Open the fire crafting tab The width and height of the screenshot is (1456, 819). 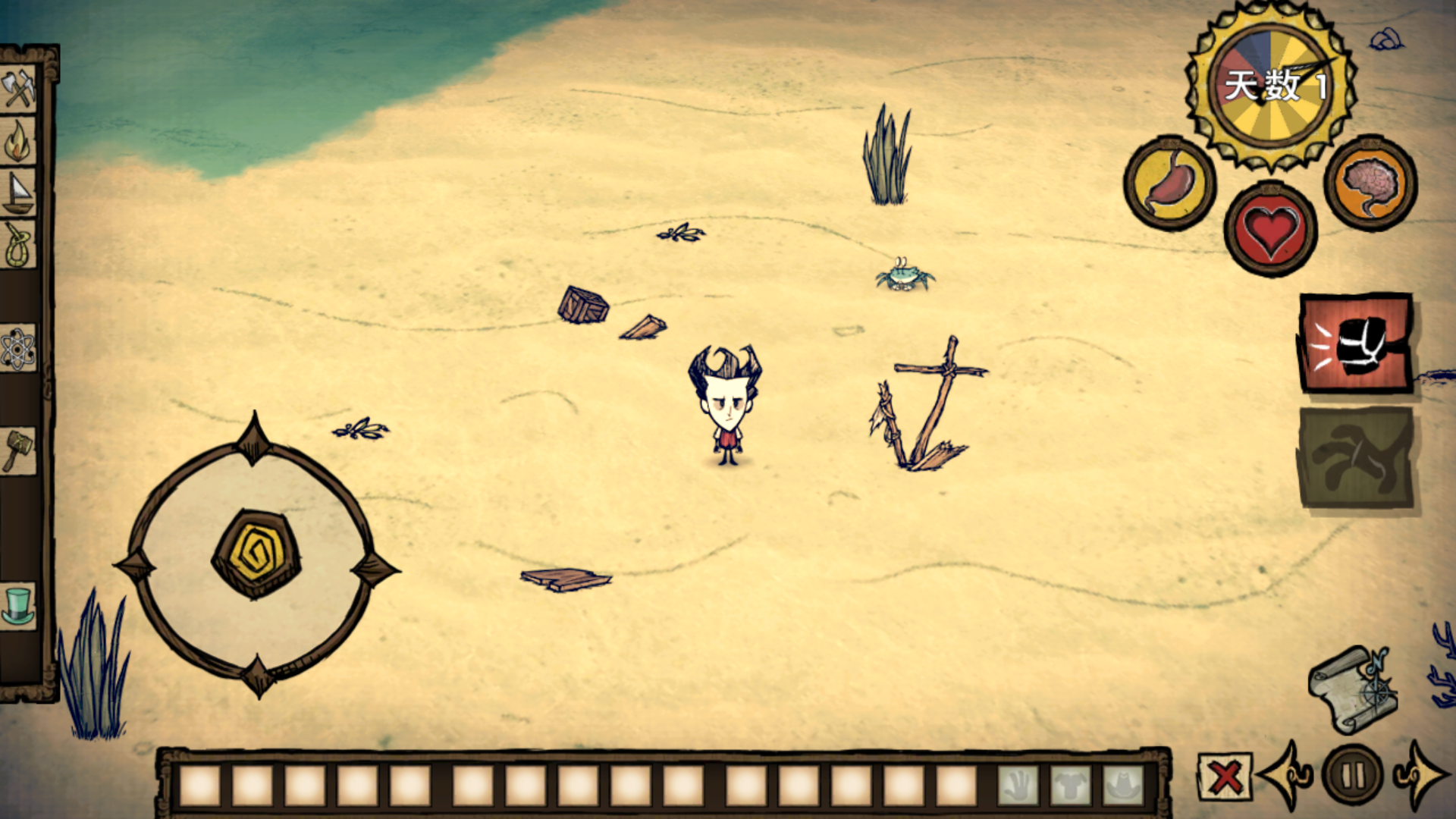[18, 142]
